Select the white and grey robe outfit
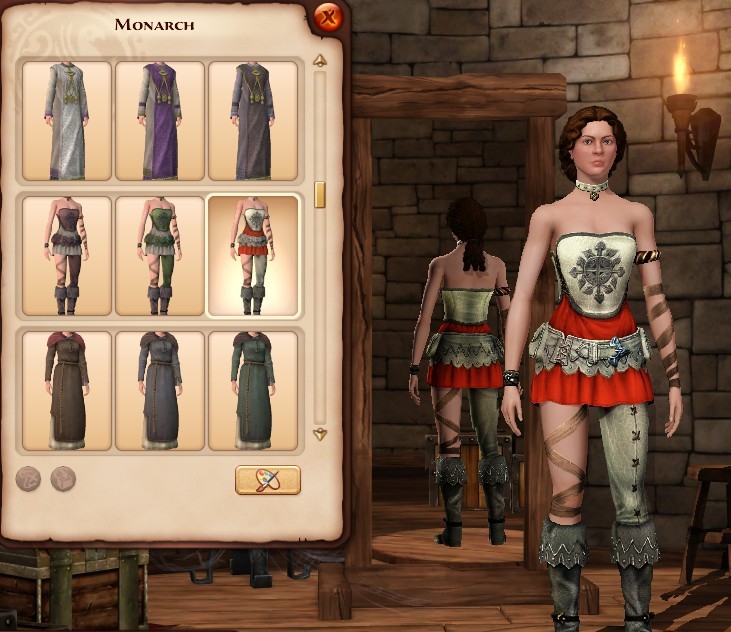The width and height of the screenshot is (731, 632). click(x=66, y=121)
